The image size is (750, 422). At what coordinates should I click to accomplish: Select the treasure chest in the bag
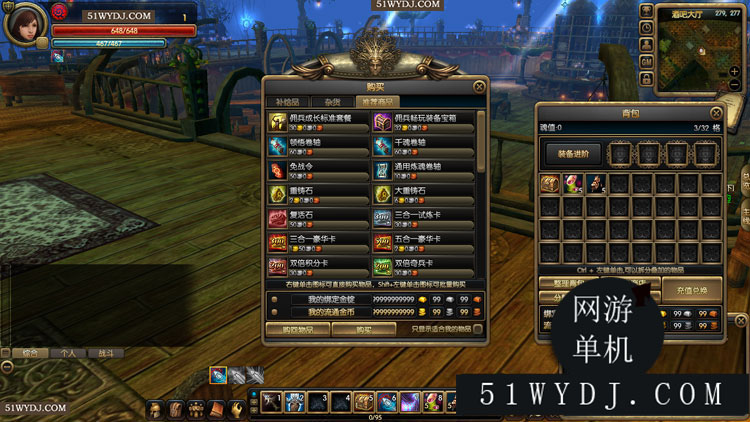click(550, 183)
